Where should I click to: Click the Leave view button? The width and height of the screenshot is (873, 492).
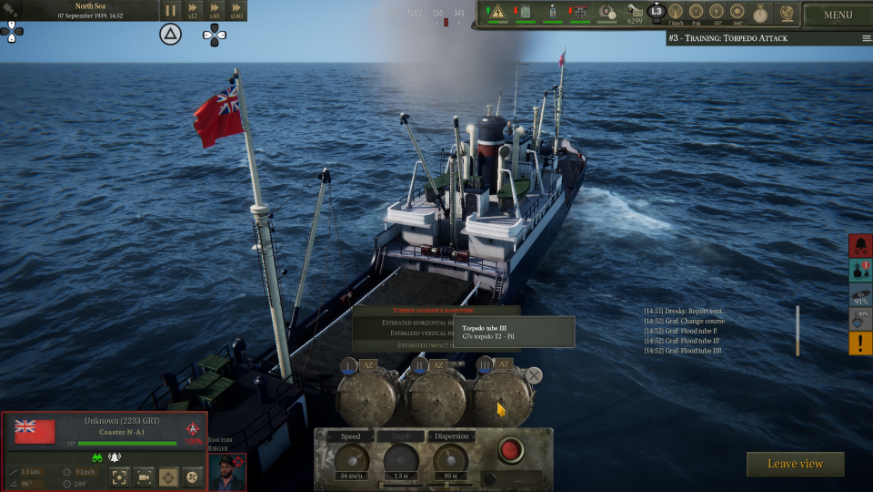[795, 464]
